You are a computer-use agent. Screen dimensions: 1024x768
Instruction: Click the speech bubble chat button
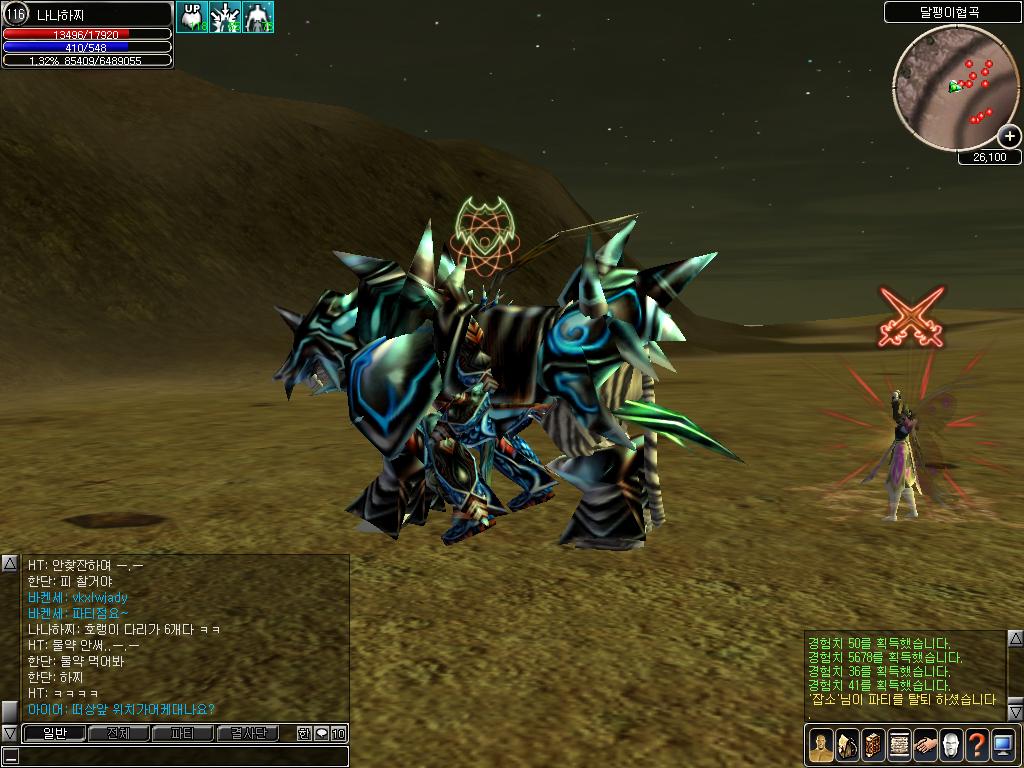click(321, 734)
